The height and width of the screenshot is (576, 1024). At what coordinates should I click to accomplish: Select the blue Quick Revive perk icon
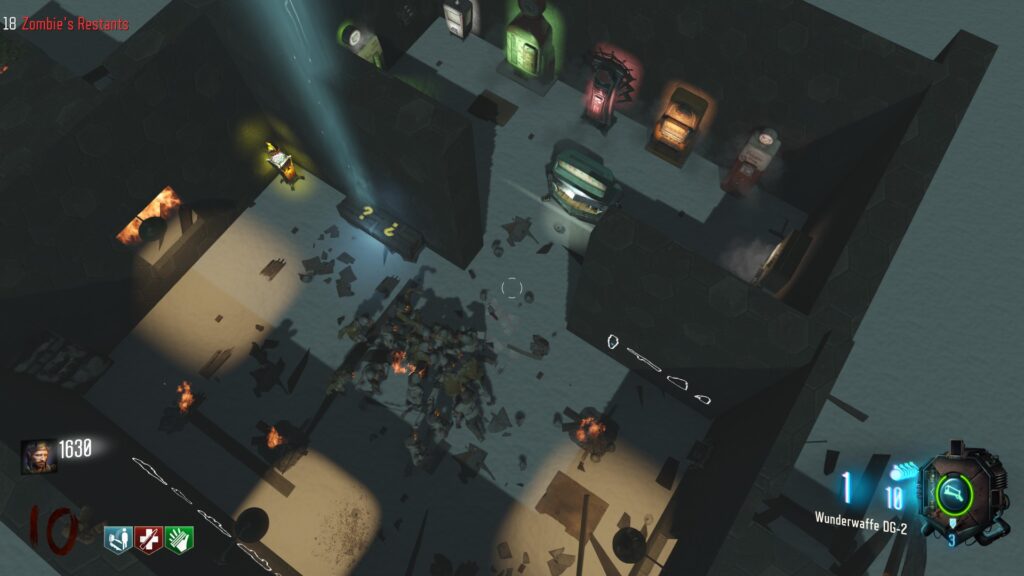[117, 538]
